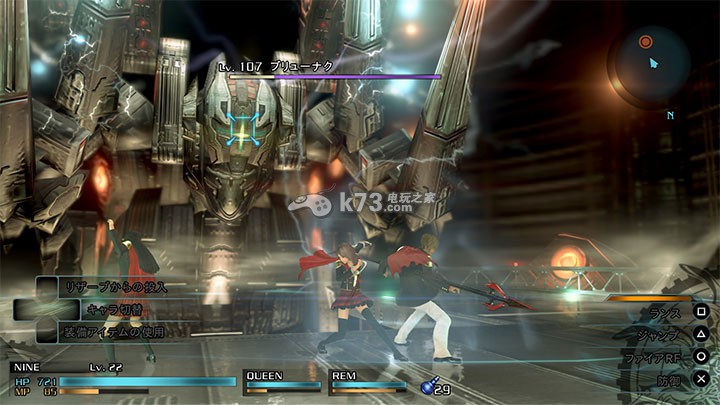
Task: Select QUEEN's party status panel
Action: [x=276, y=381]
